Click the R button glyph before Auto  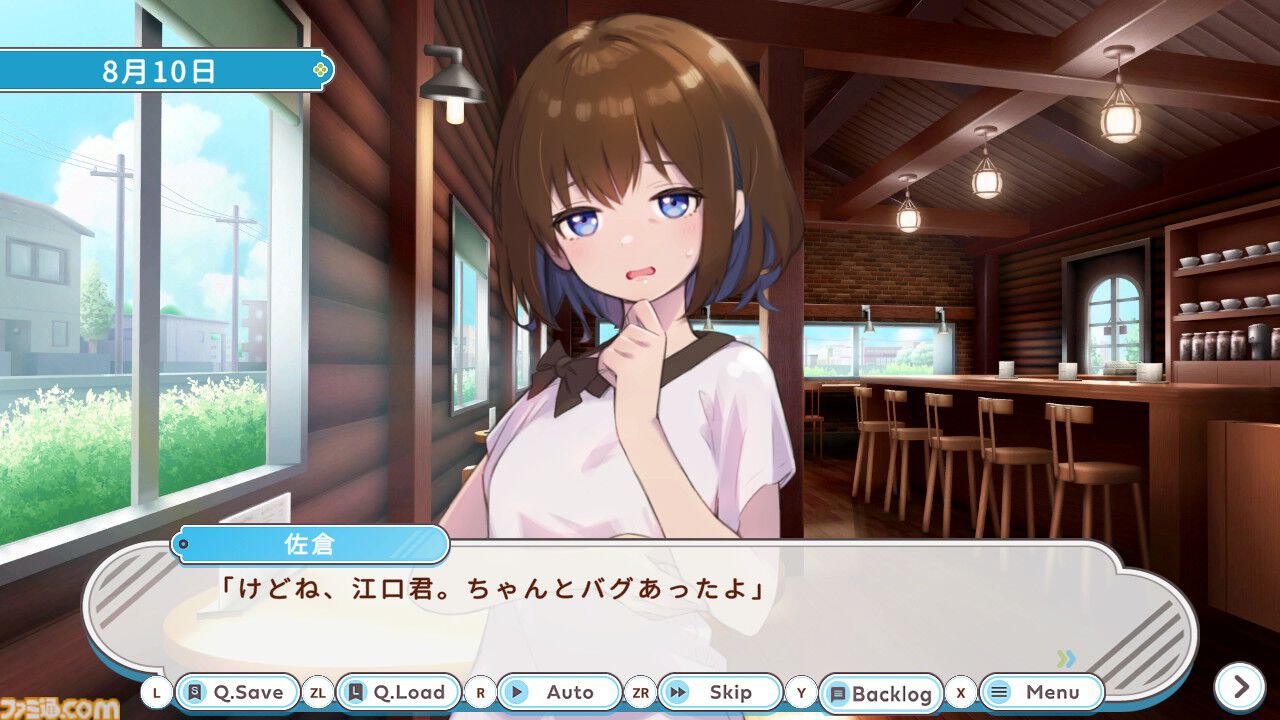click(x=482, y=692)
